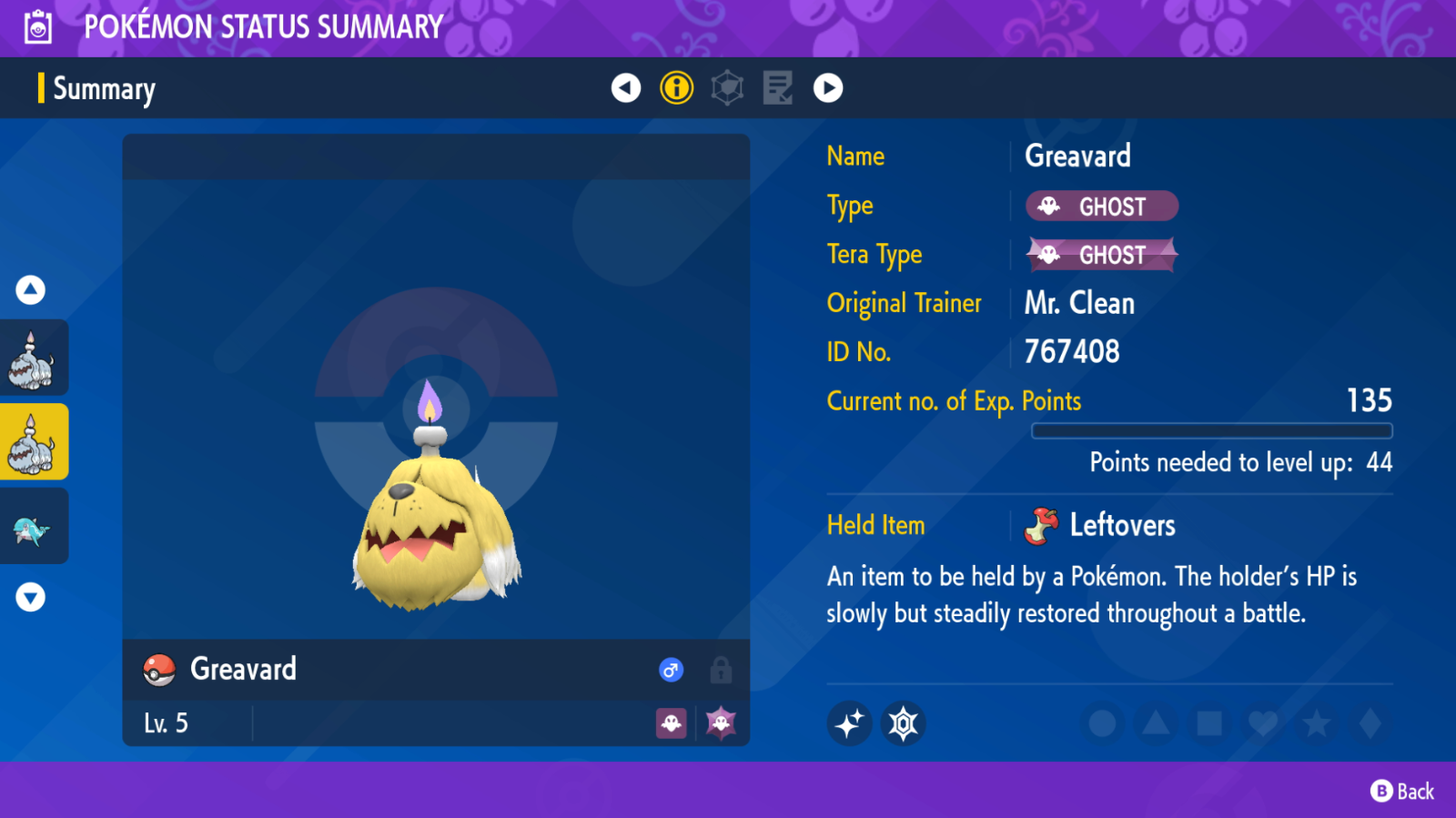Viewport: 1456px width, 818px height.
Task: Click the clipboard icon in the header
Action: click(x=36, y=25)
